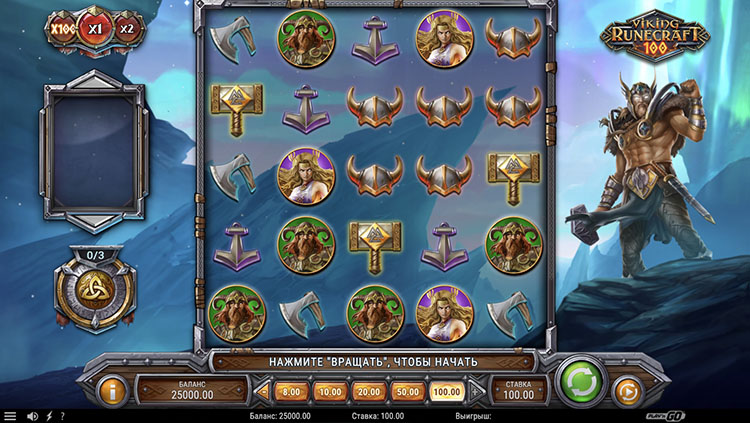Open the paytable info button
The height and width of the screenshot is (423, 750).
(x=113, y=389)
